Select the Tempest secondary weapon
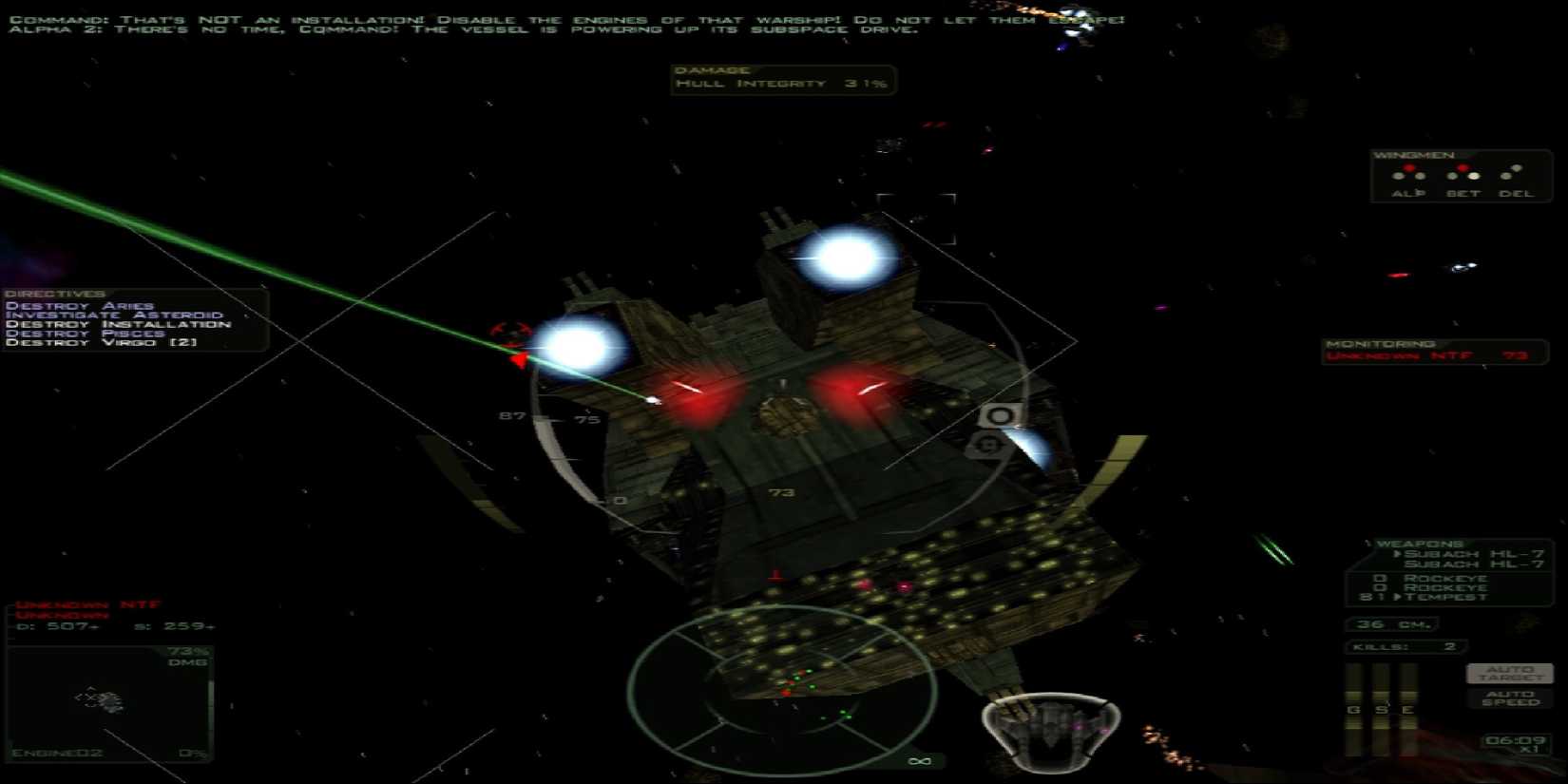 [1454, 597]
